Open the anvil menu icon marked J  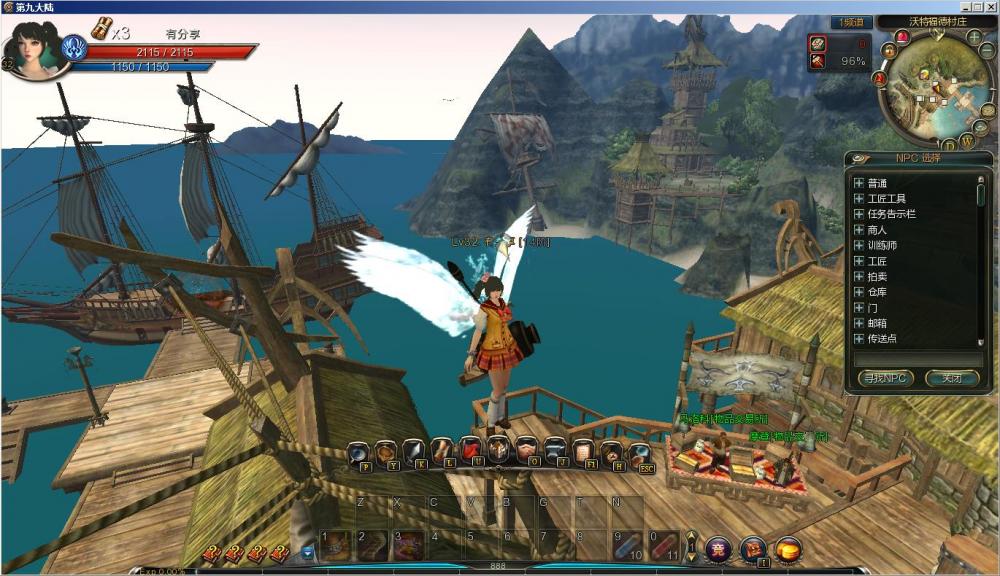coord(553,451)
